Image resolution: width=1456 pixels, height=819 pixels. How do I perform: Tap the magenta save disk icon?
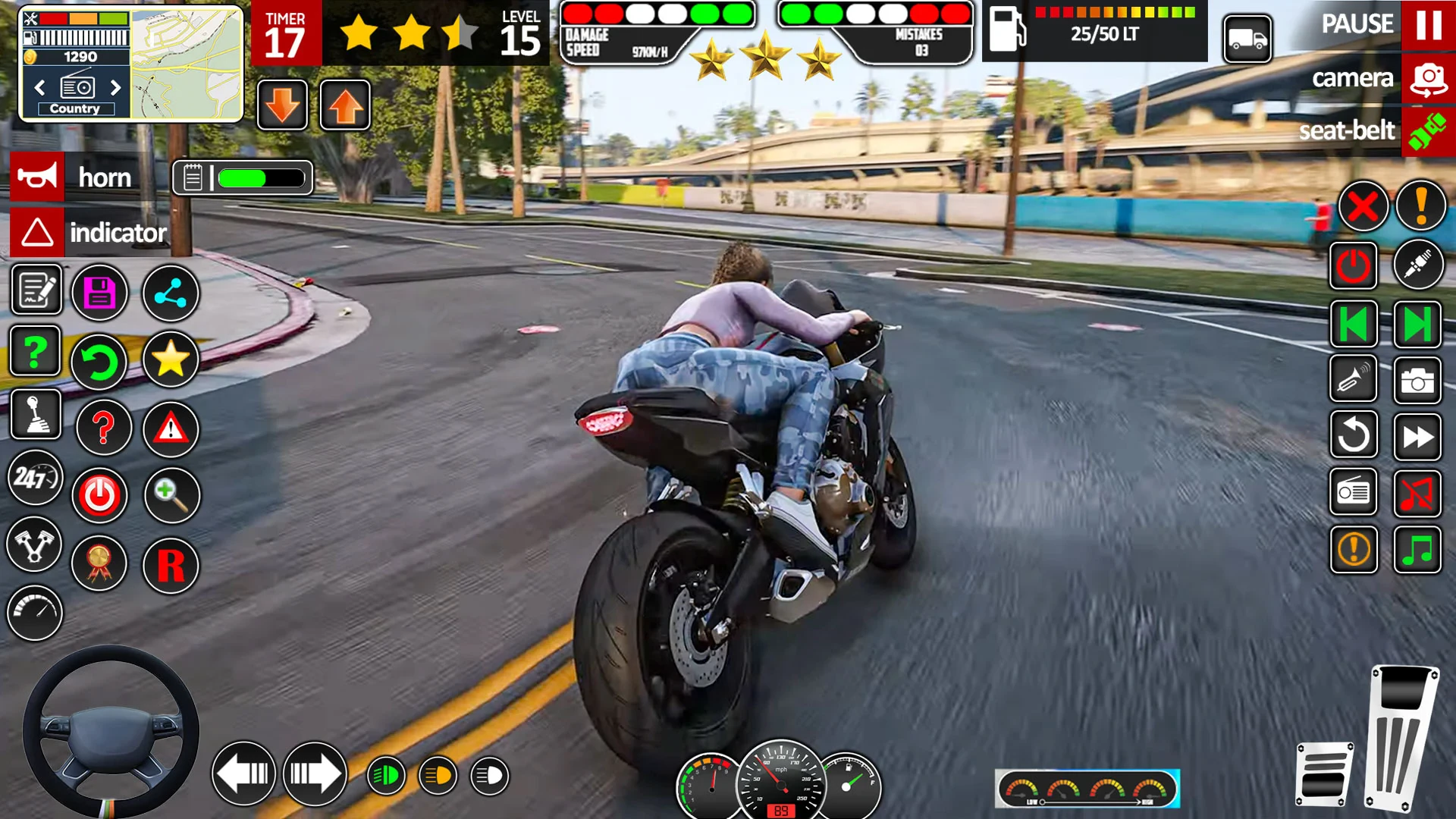click(x=99, y=293)
